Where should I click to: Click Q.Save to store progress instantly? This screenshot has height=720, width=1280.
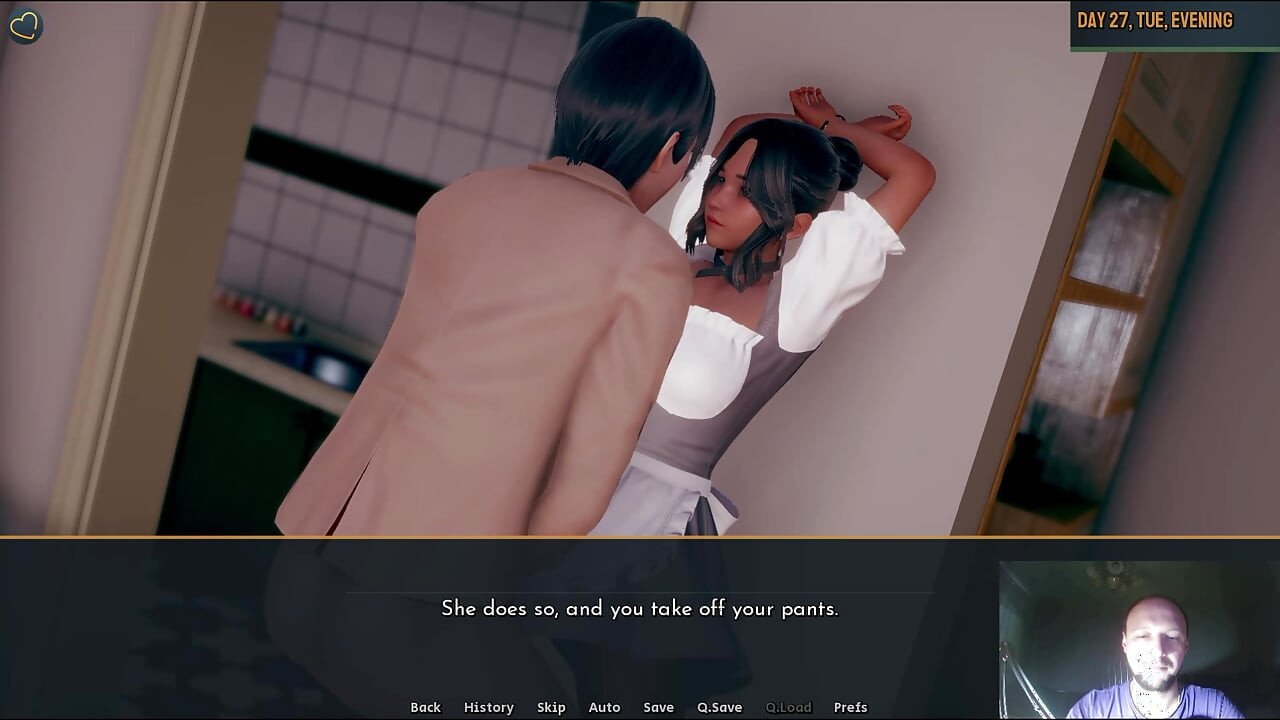(x=720, y=707)
